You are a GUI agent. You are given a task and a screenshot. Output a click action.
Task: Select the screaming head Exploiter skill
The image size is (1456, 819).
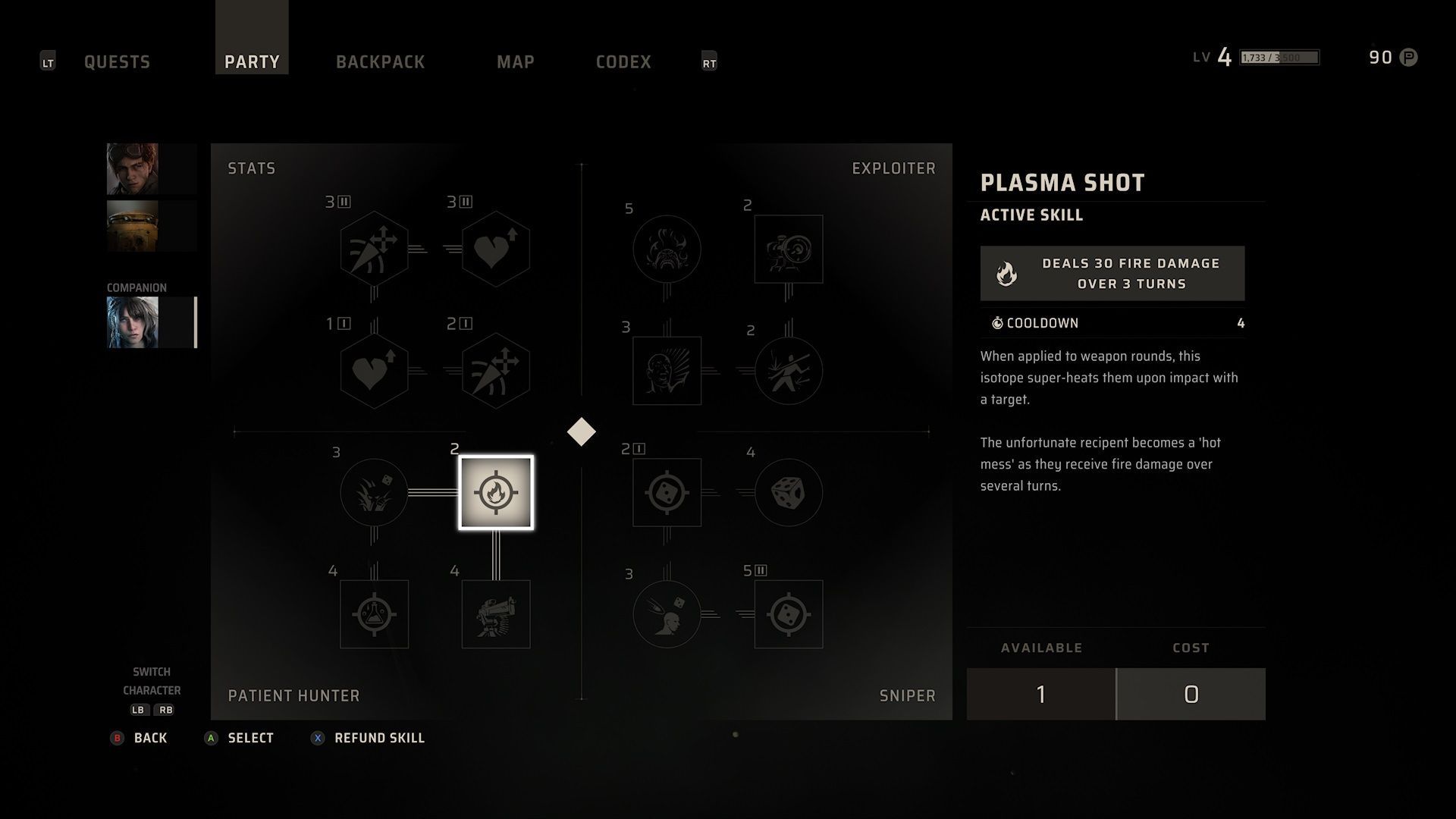click(667, 371)
